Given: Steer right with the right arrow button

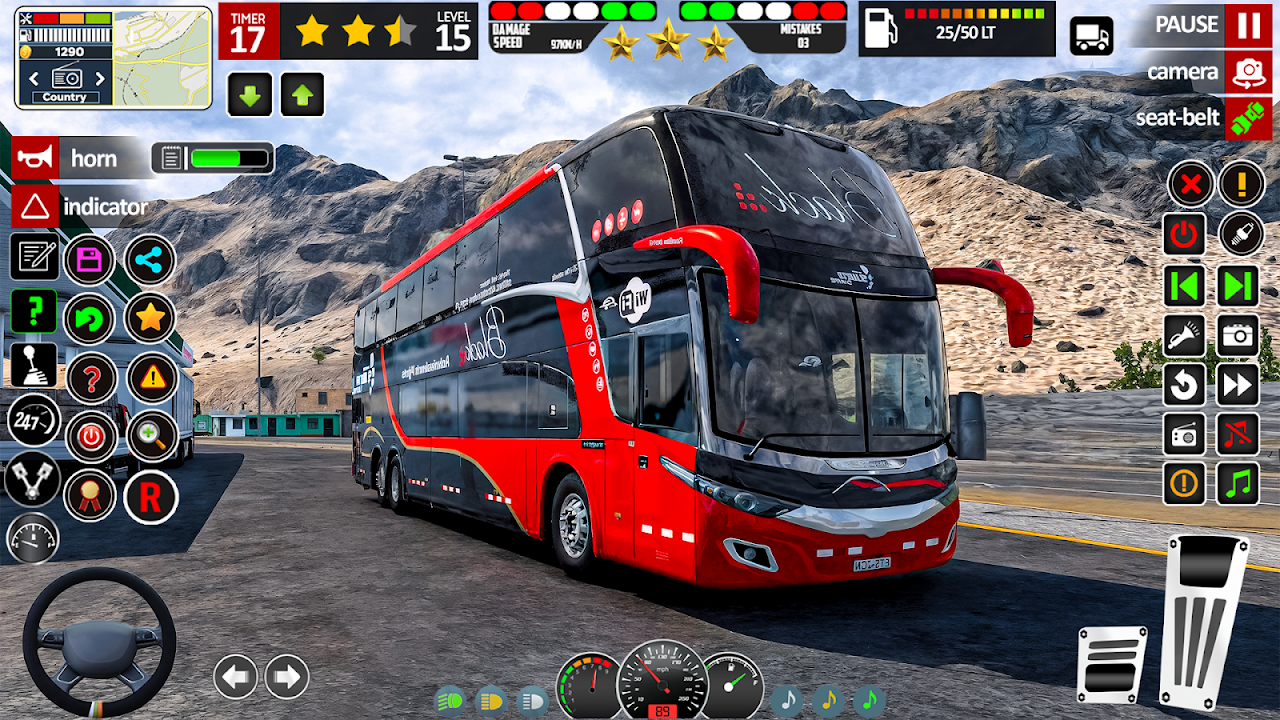Looking at the screenshot, I should (x=287, y=677).
